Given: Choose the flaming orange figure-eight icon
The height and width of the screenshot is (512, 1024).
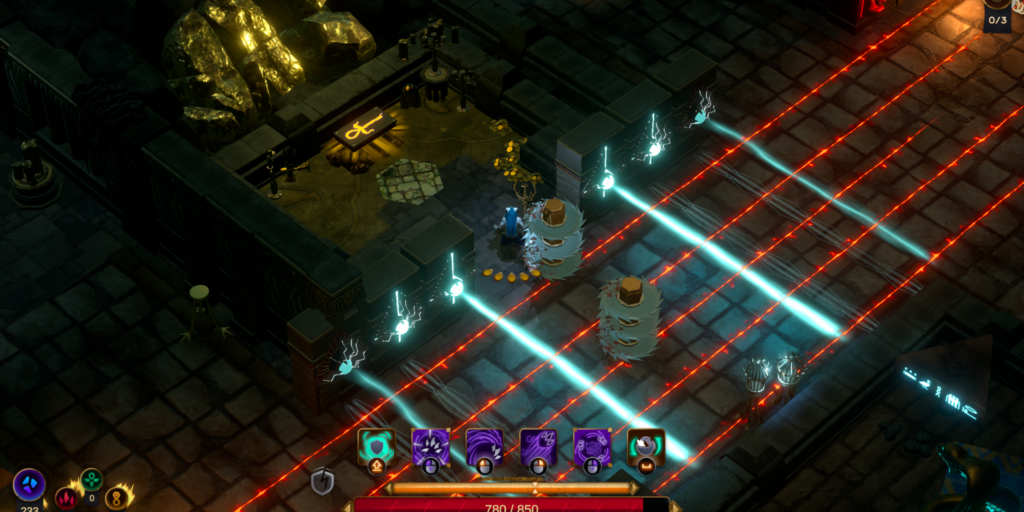Looking at the screenshot, I should 116,497.
